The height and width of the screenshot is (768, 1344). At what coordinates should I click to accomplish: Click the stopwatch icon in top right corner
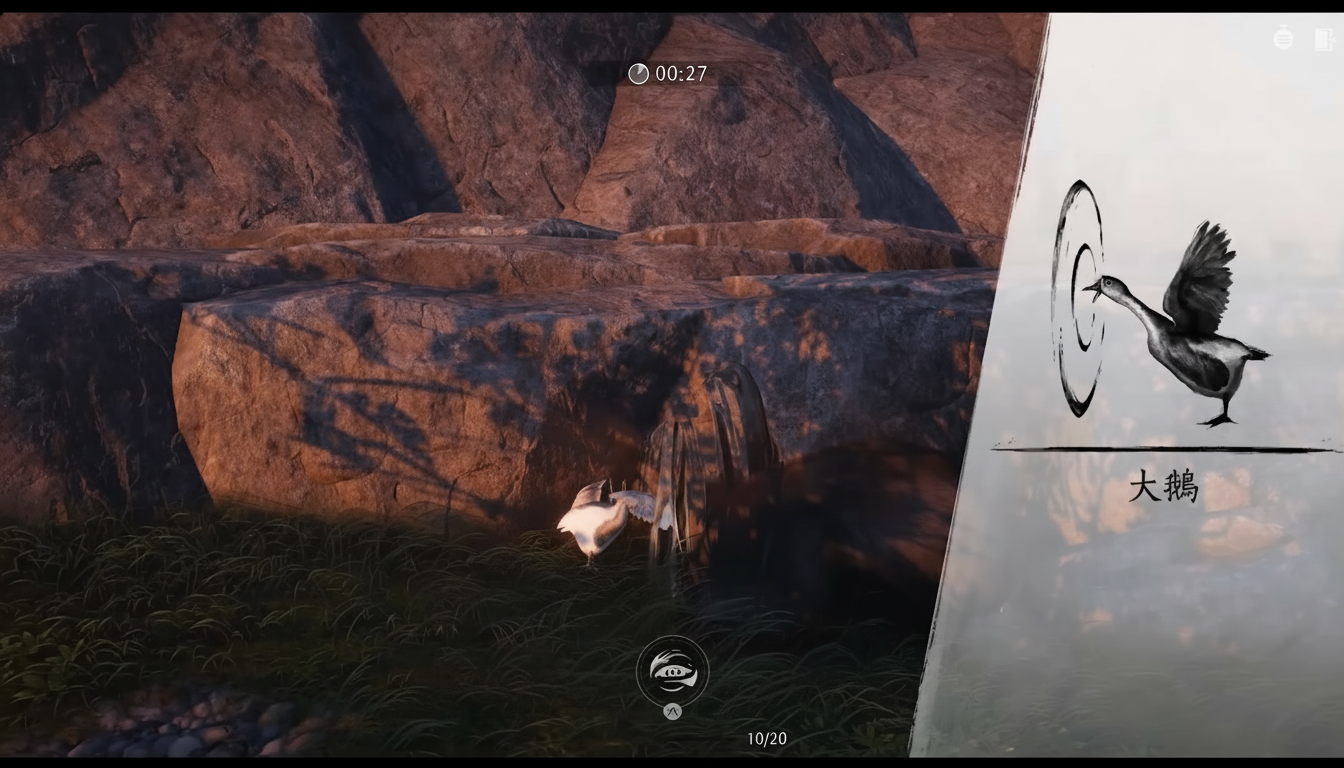tap(1284, 38)
